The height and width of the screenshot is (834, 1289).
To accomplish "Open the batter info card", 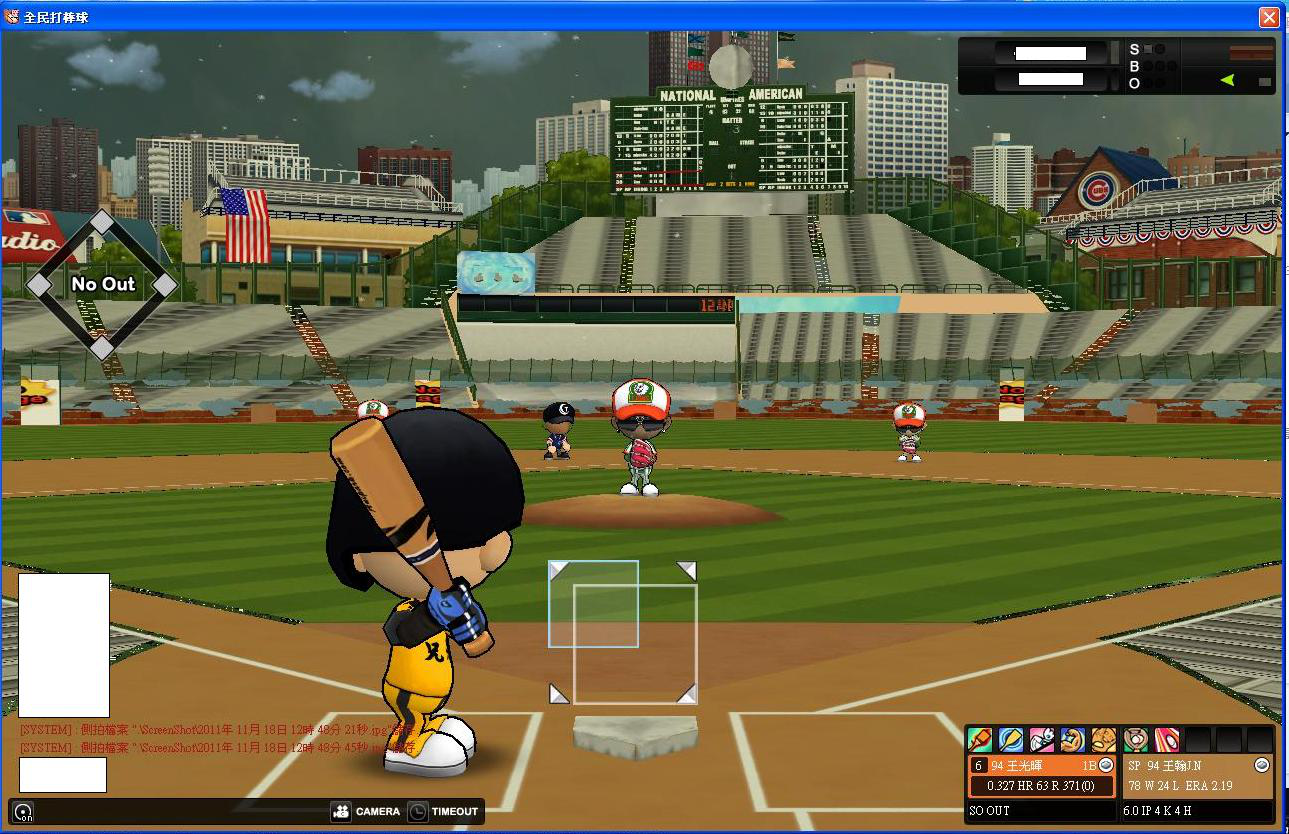I will pyautogui.click(x=1040, y=776).
